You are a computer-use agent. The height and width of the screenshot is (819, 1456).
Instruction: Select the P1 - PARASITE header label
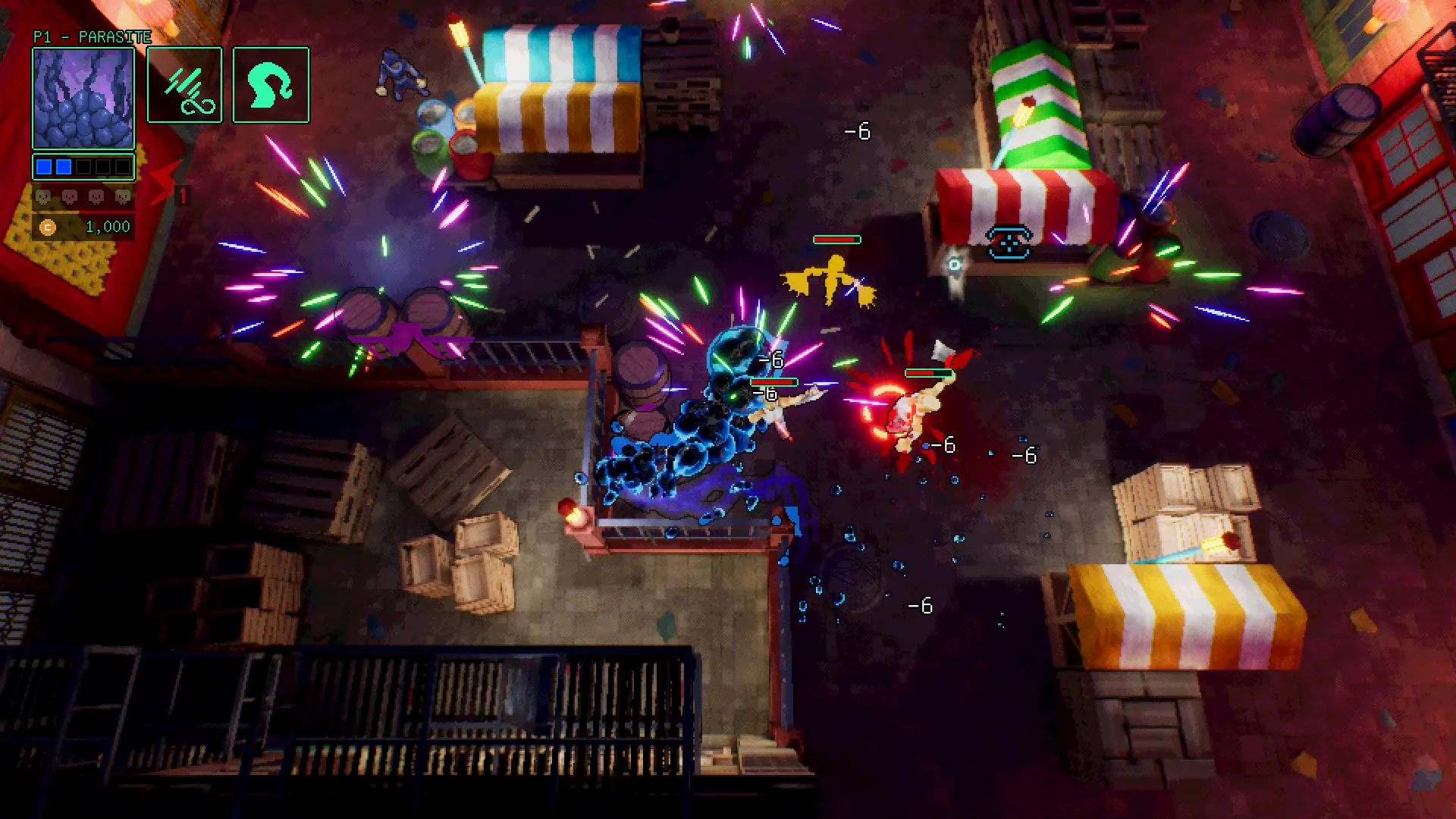click(91, 36)
